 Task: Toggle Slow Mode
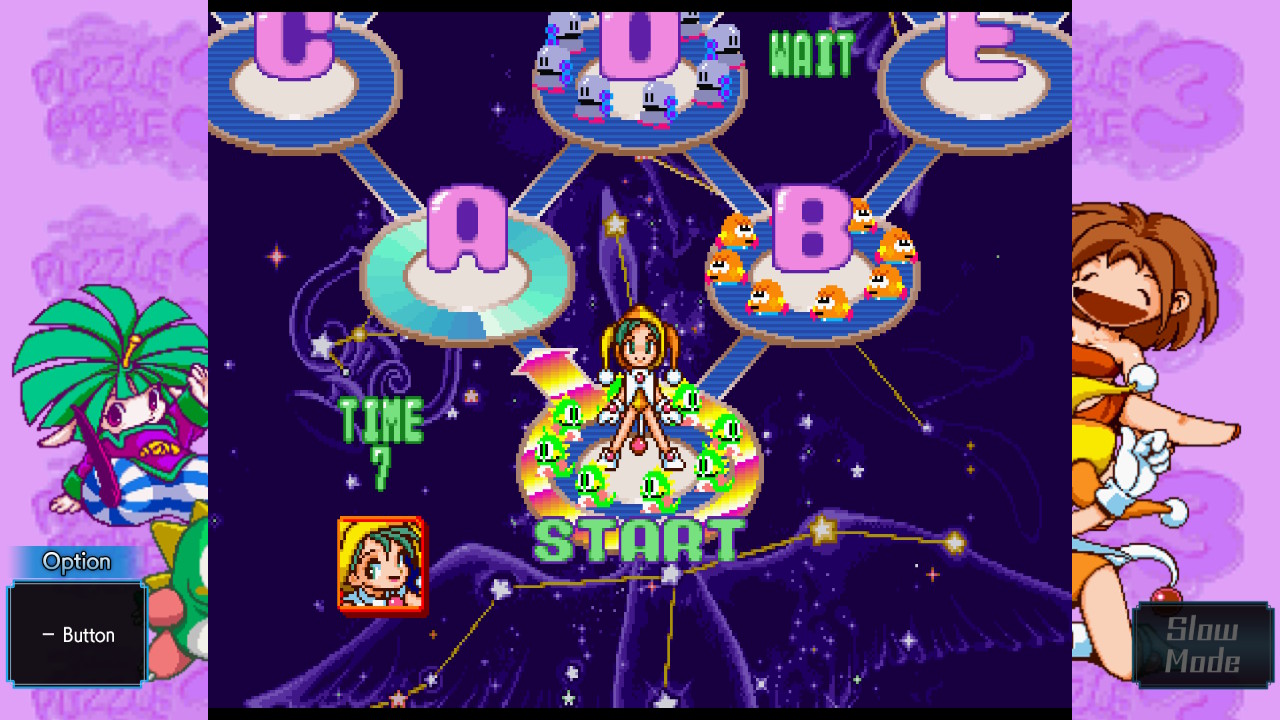[1202, 645]
